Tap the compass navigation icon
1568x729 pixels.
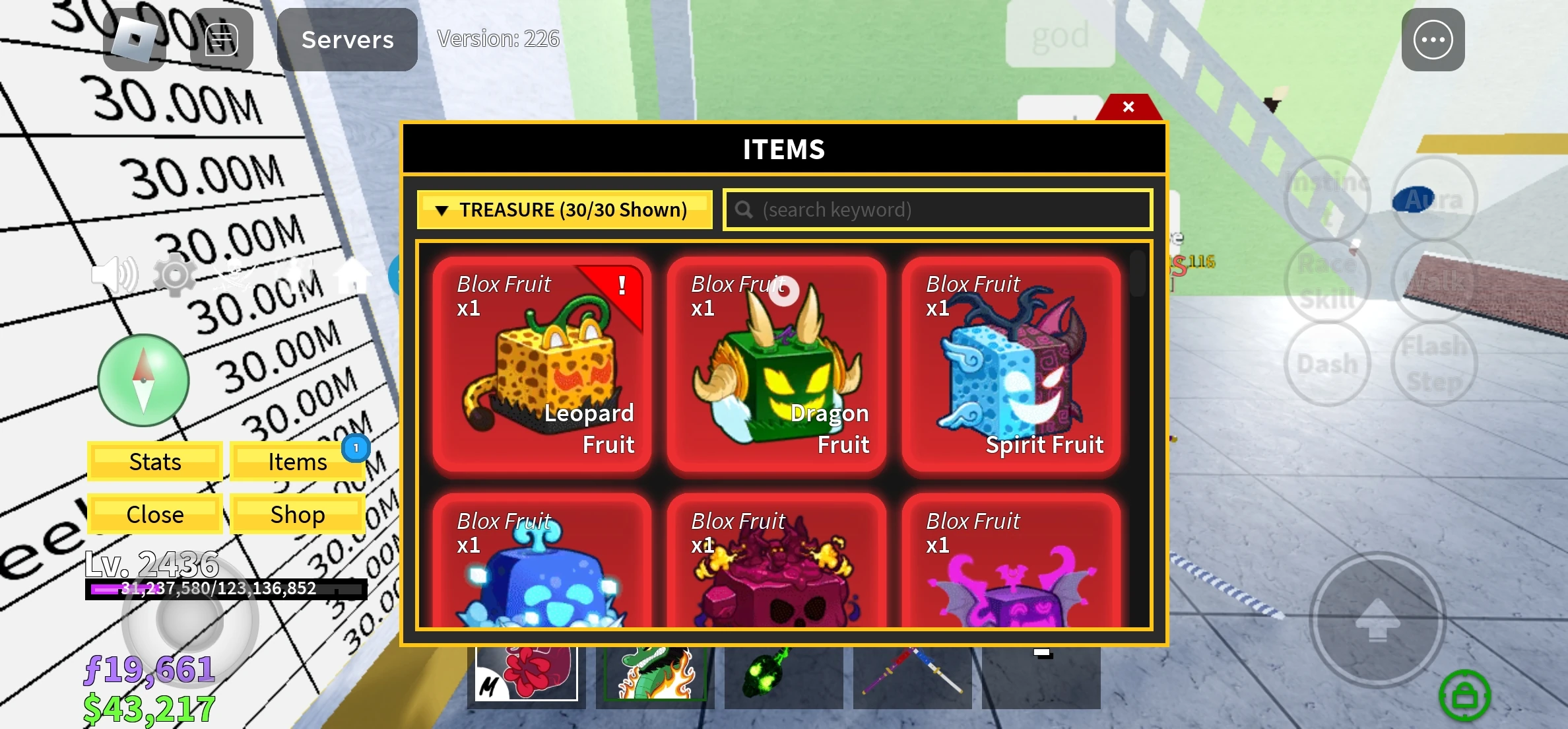(x=143, y=378)
